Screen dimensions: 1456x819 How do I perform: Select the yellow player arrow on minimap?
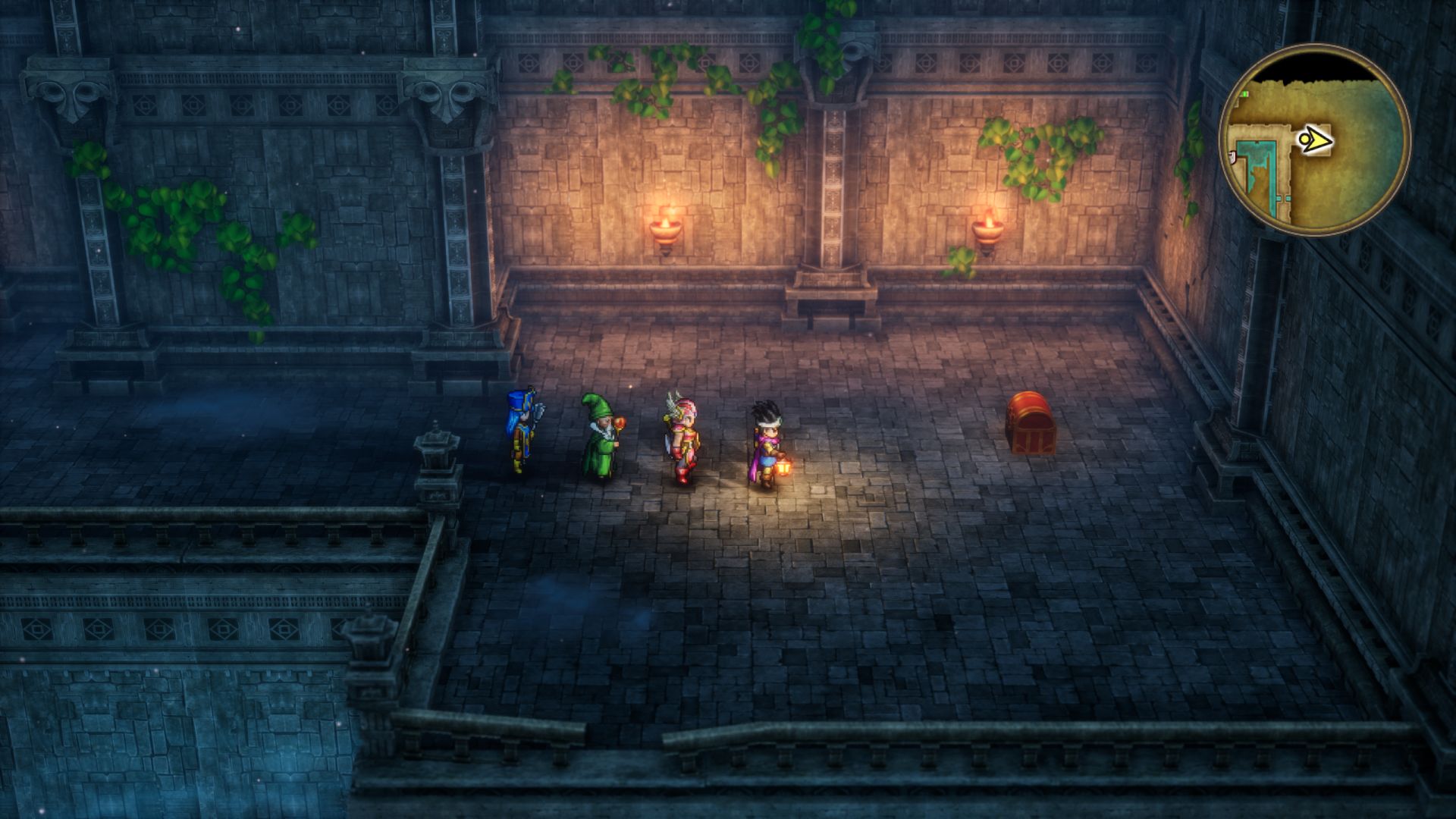1315,140
